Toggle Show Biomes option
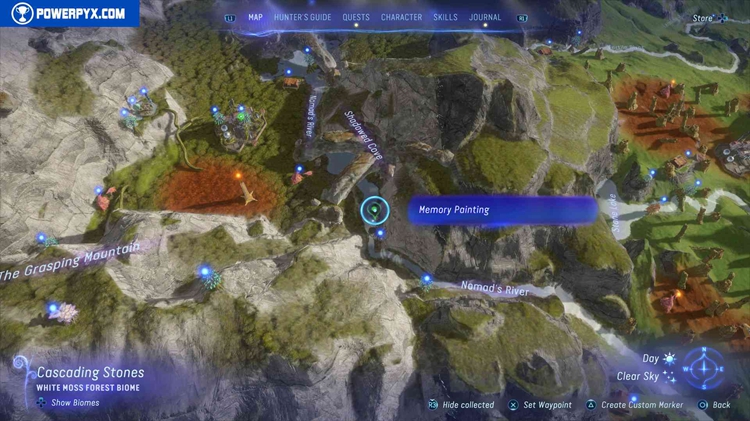 [69, 403]
